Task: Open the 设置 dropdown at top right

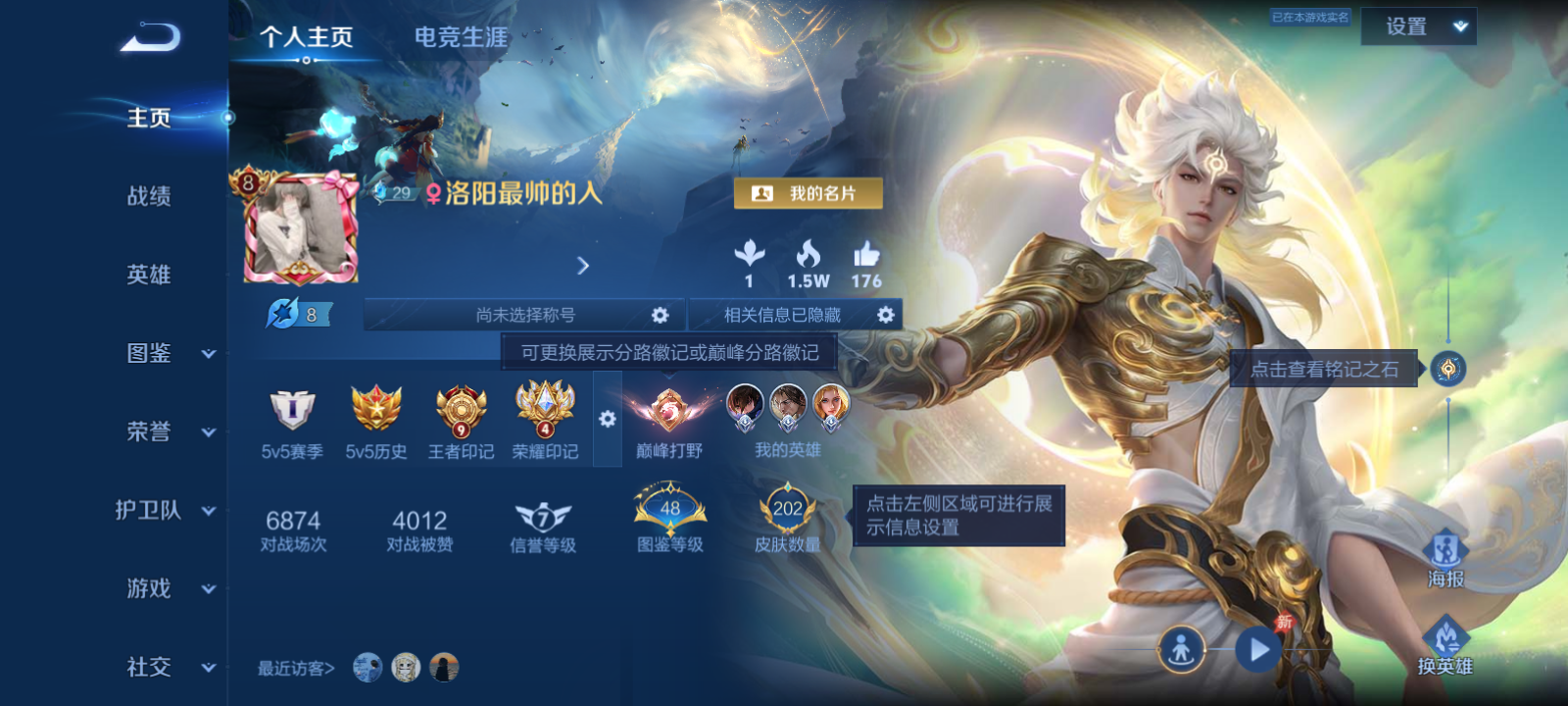Action: (1417, 26)
